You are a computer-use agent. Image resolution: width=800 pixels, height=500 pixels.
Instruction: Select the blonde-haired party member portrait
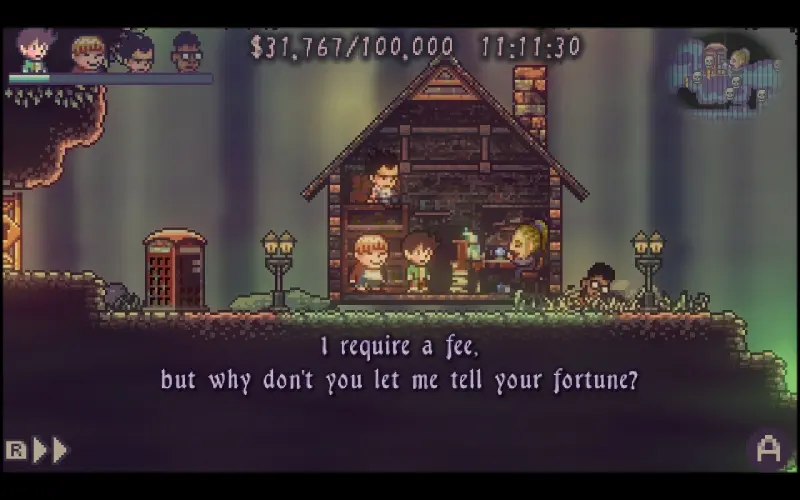87,53
